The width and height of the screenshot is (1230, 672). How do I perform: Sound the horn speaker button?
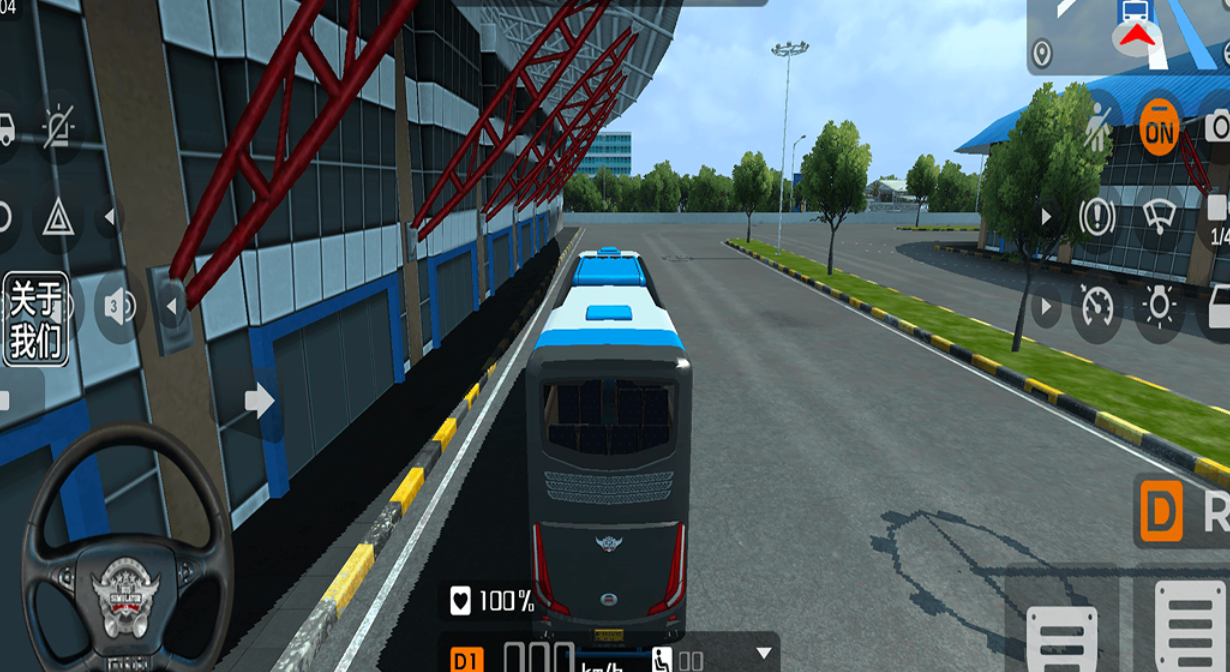pyautogui.click(x=119, y=308)
